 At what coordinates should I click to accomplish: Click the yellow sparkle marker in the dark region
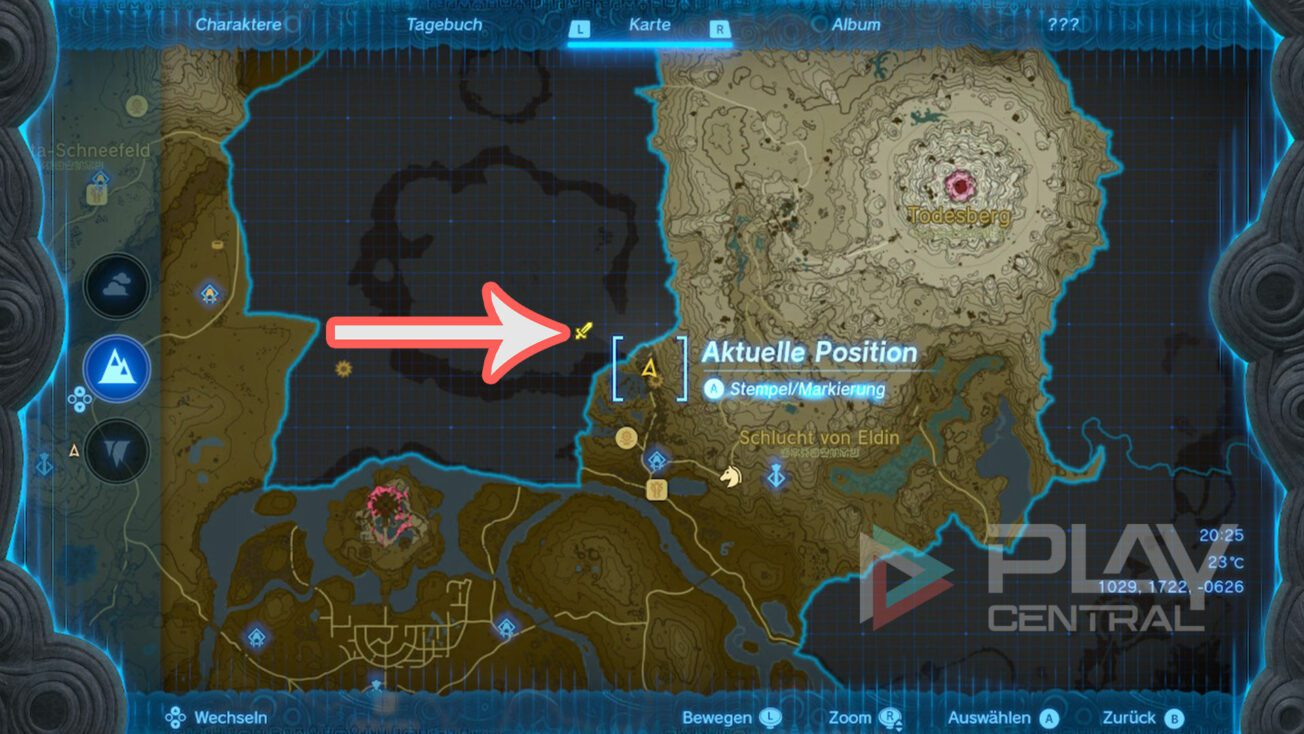coord(342,369)
